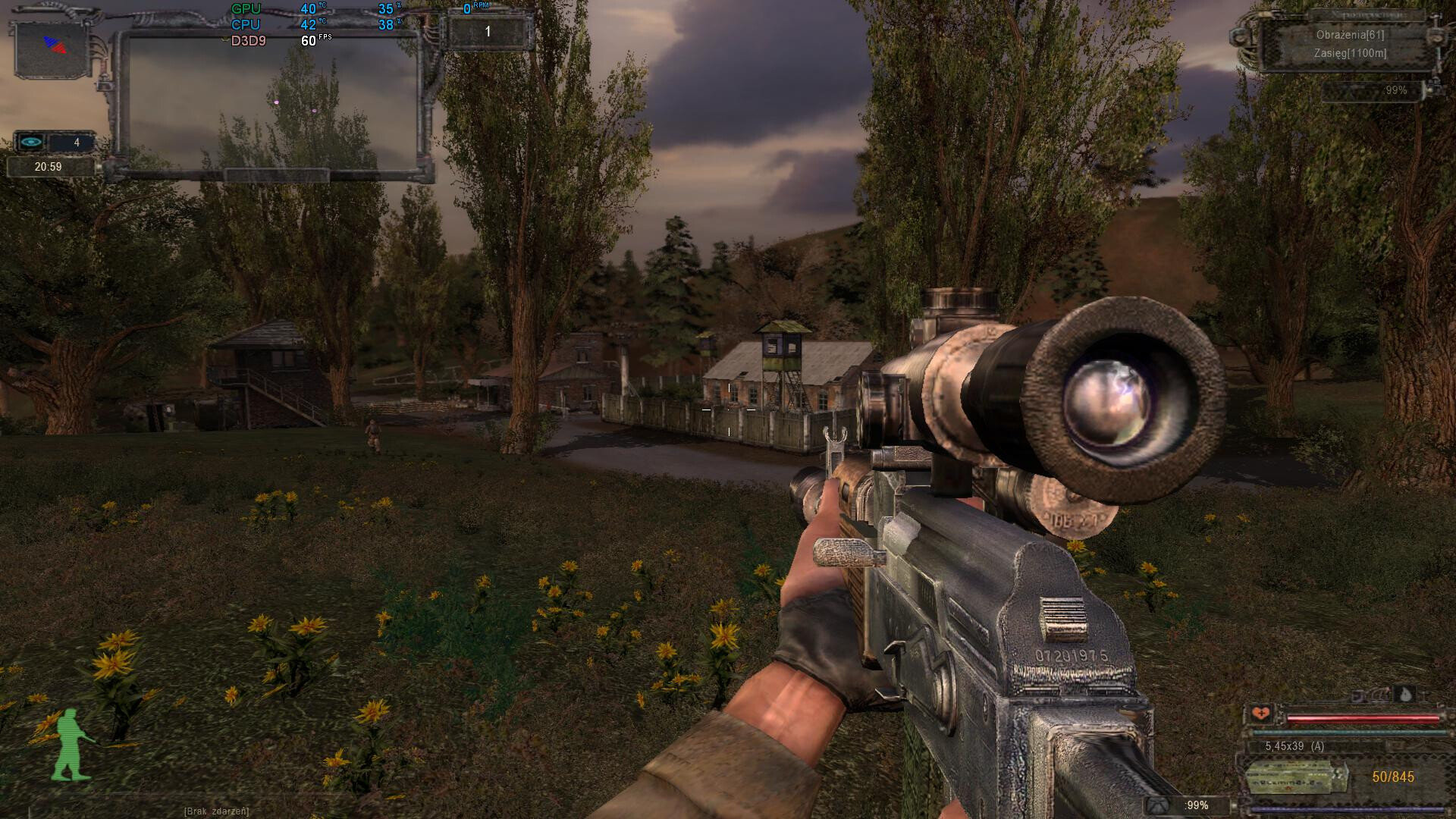Select the green ammo box icon

tap(1295, 777)
